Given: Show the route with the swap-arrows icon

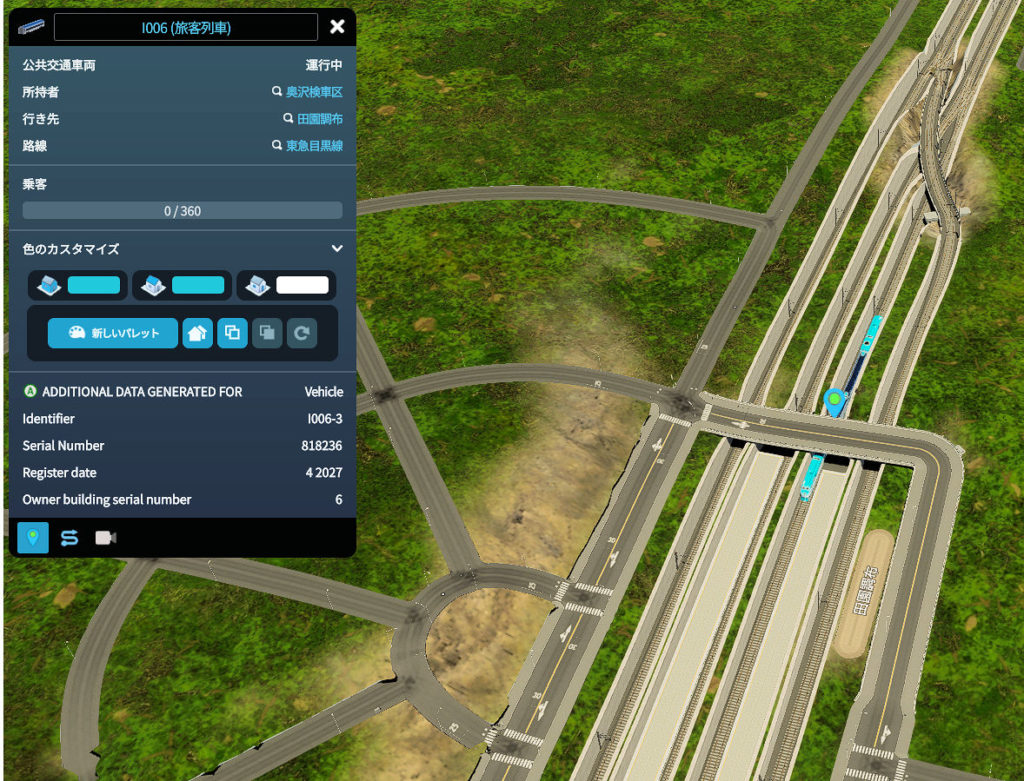Looking at the screenshot, I should (69, 538).
